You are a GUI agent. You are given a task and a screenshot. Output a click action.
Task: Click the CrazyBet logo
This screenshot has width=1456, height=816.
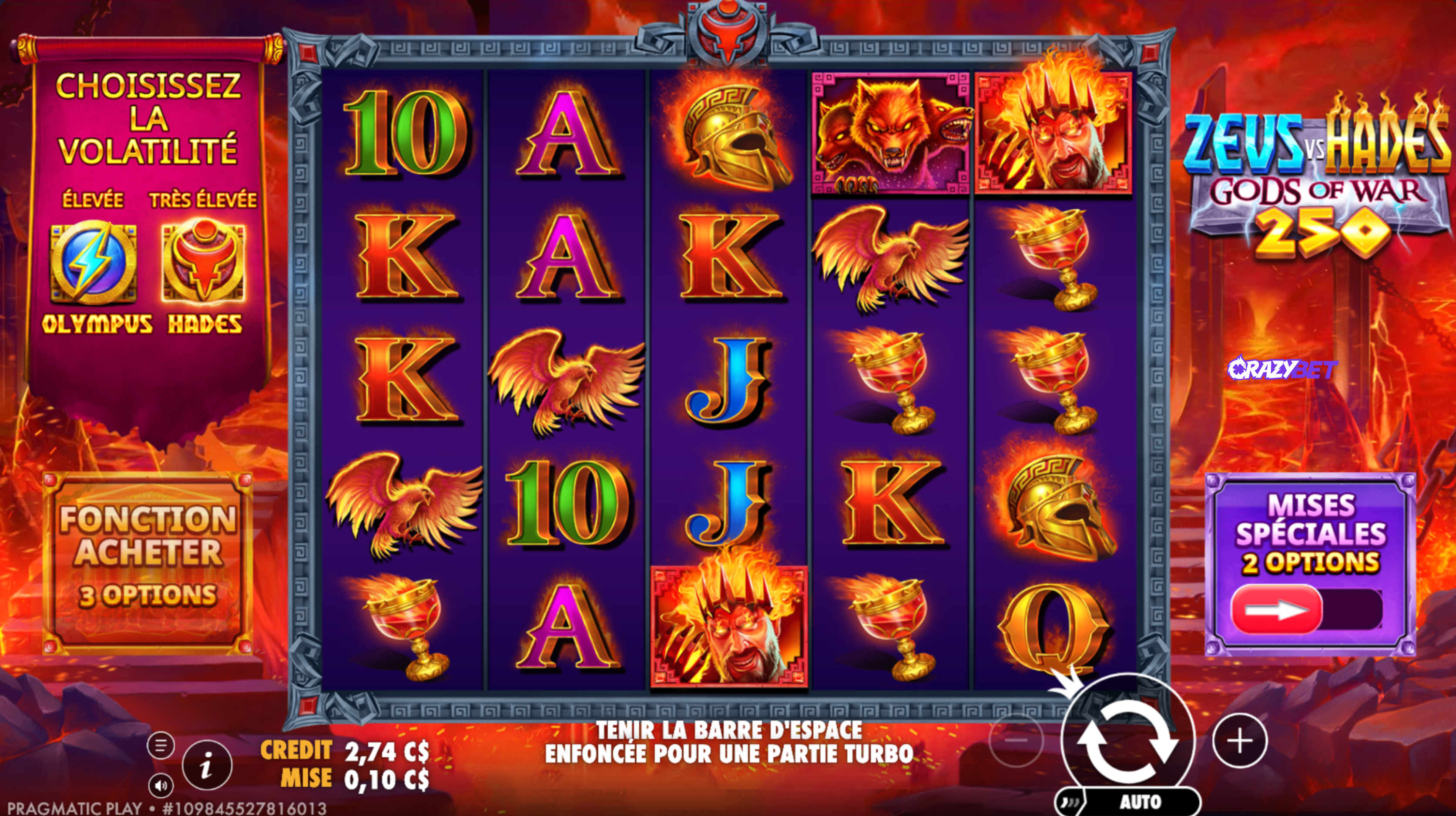(x=1282, y=370)
